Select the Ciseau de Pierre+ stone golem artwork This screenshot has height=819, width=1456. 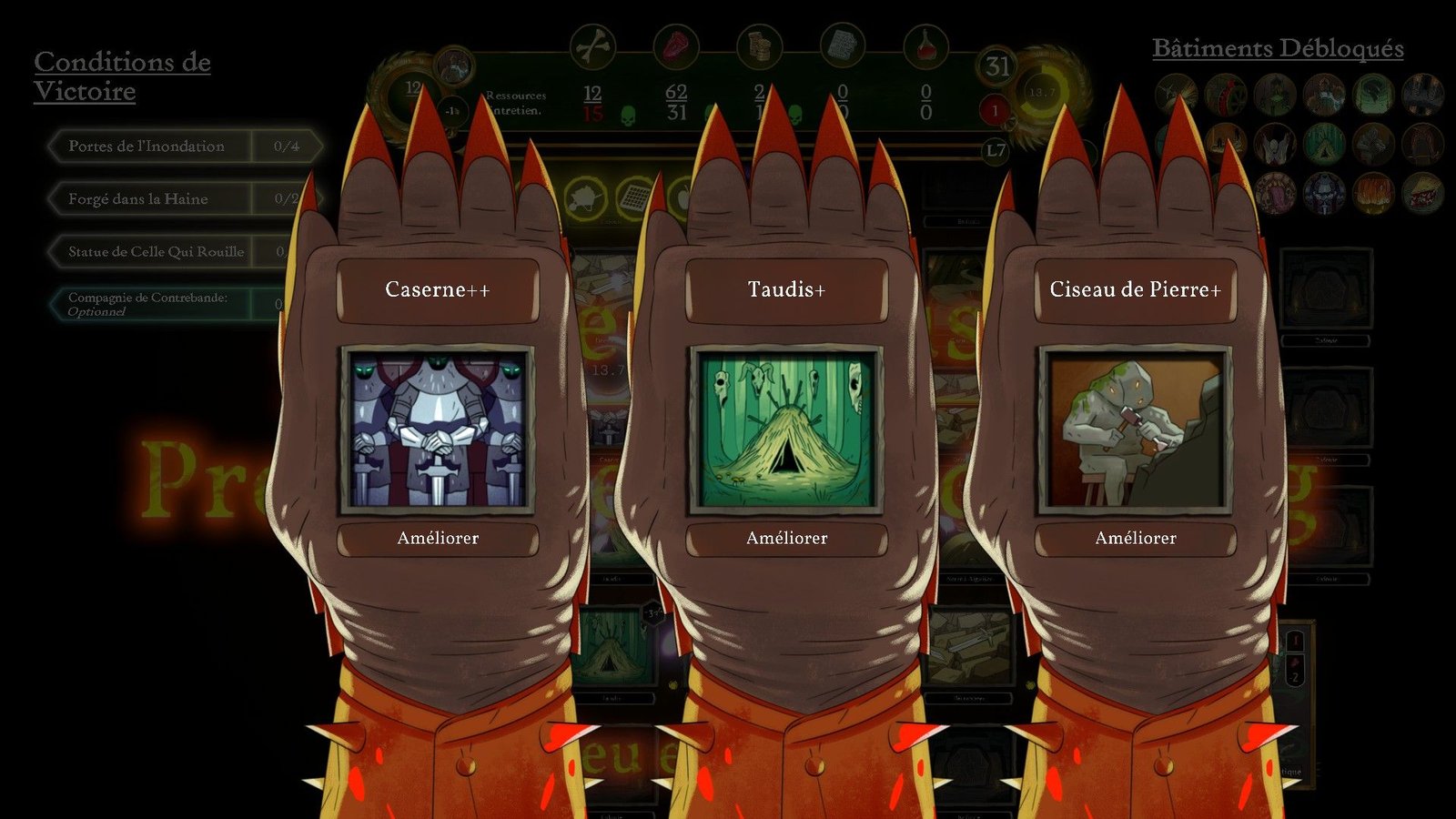tap(1135, 429)
